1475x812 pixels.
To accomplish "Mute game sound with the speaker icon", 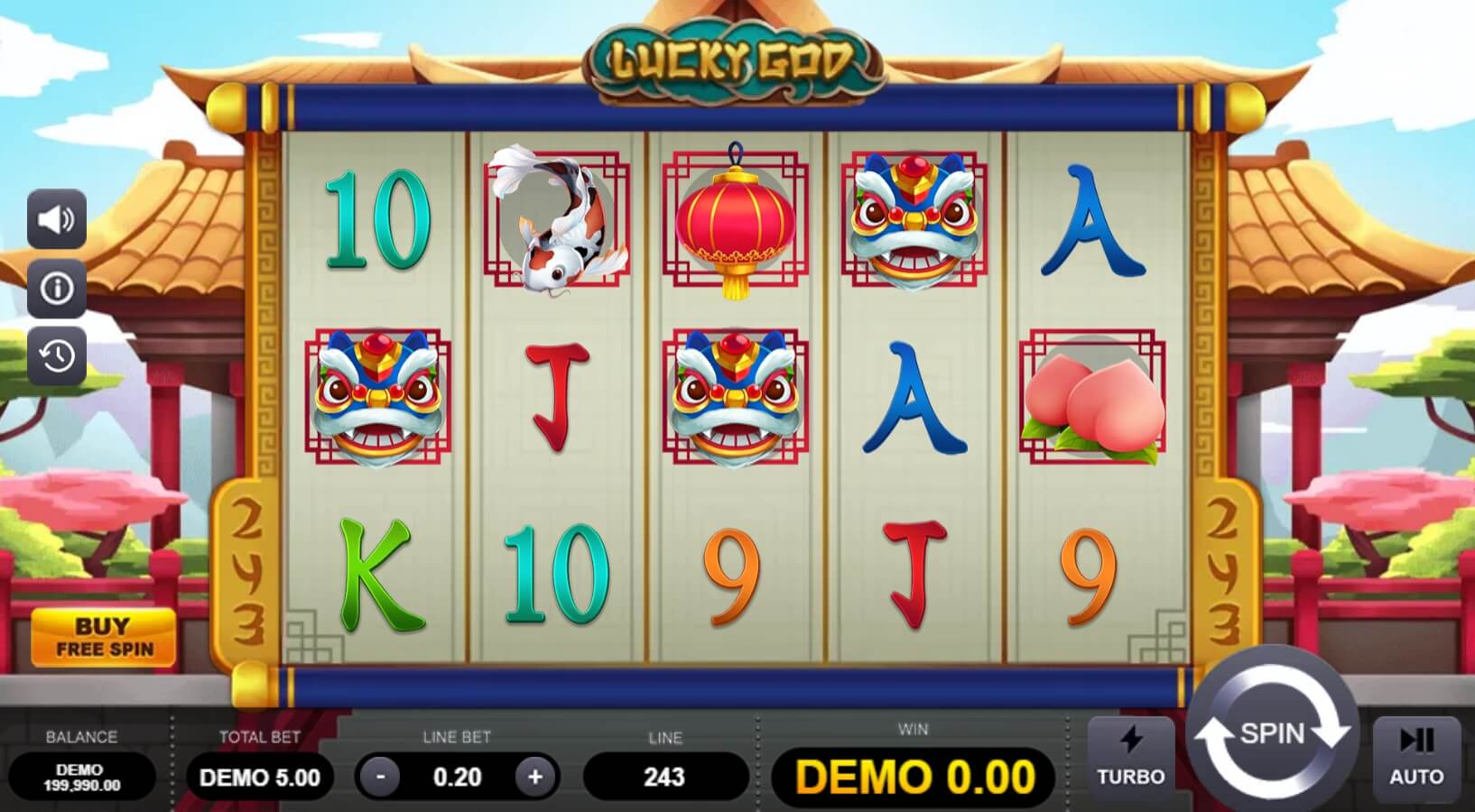I will (x=56, y=219).
